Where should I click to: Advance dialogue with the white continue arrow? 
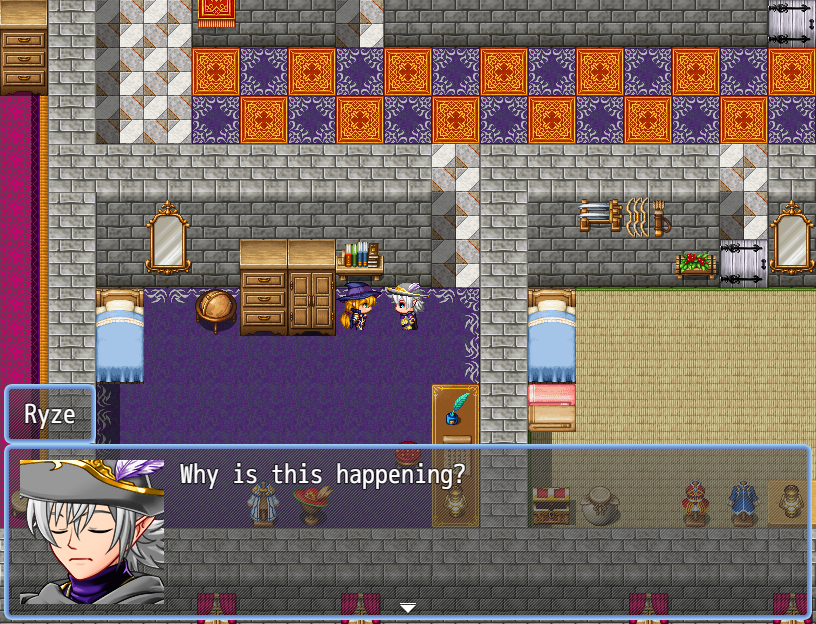(407, 607)
